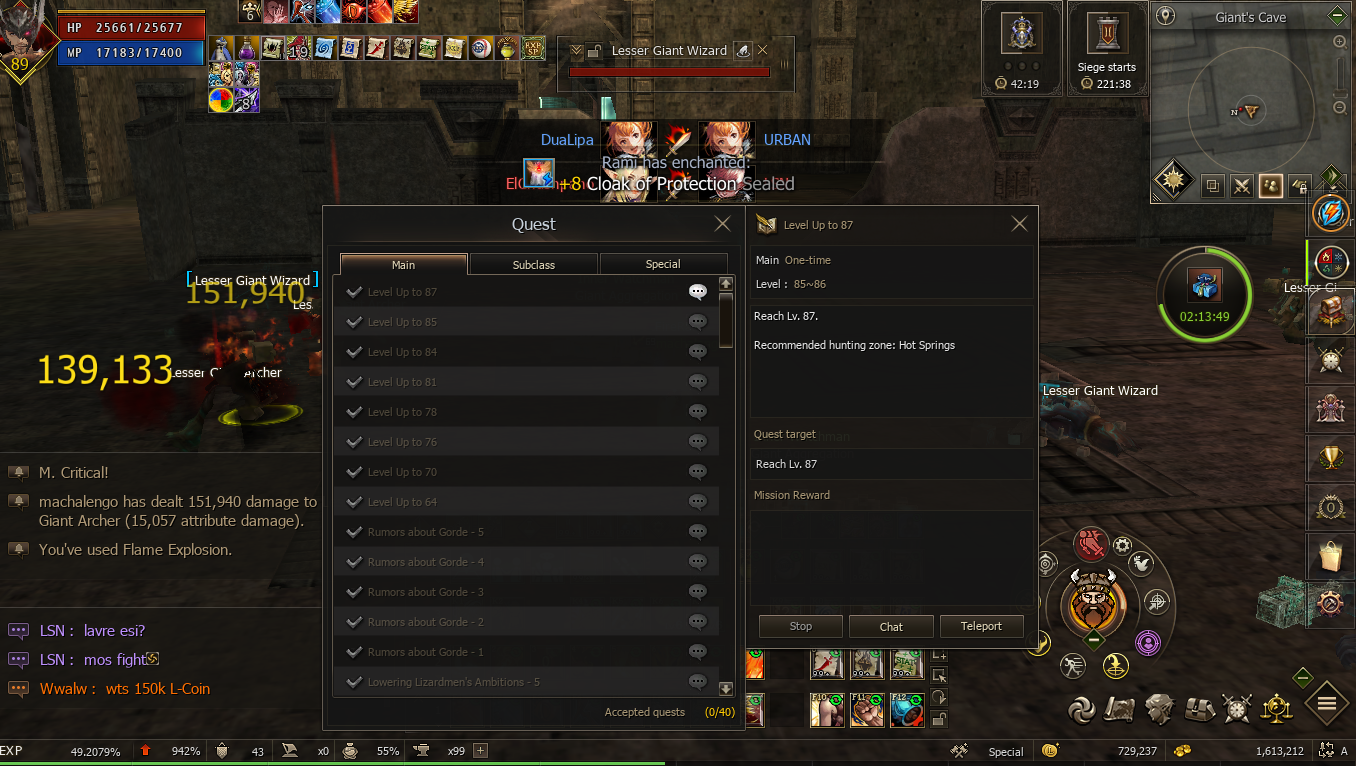
Task: Open the Special quest tab
Action: coord(663,264)
